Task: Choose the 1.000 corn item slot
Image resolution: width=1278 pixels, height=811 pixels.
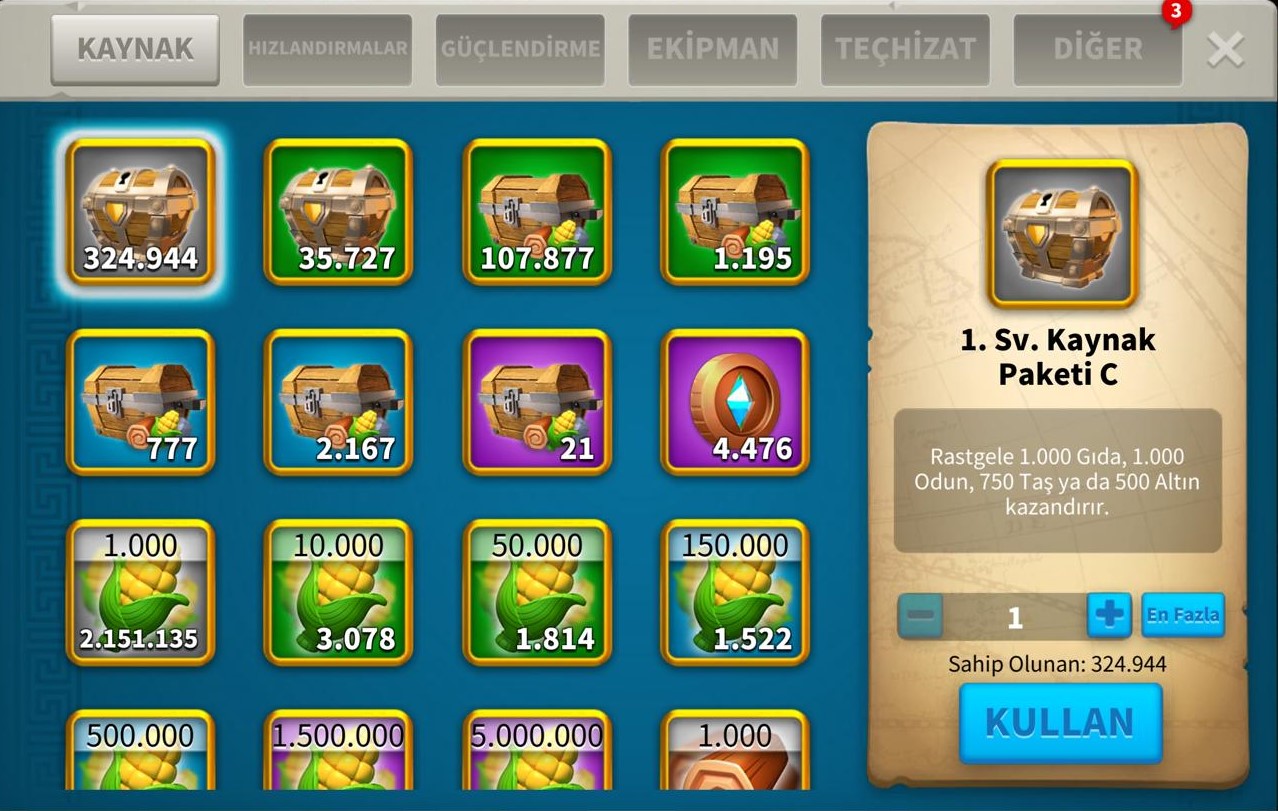Action: click(x=140, y=592)
